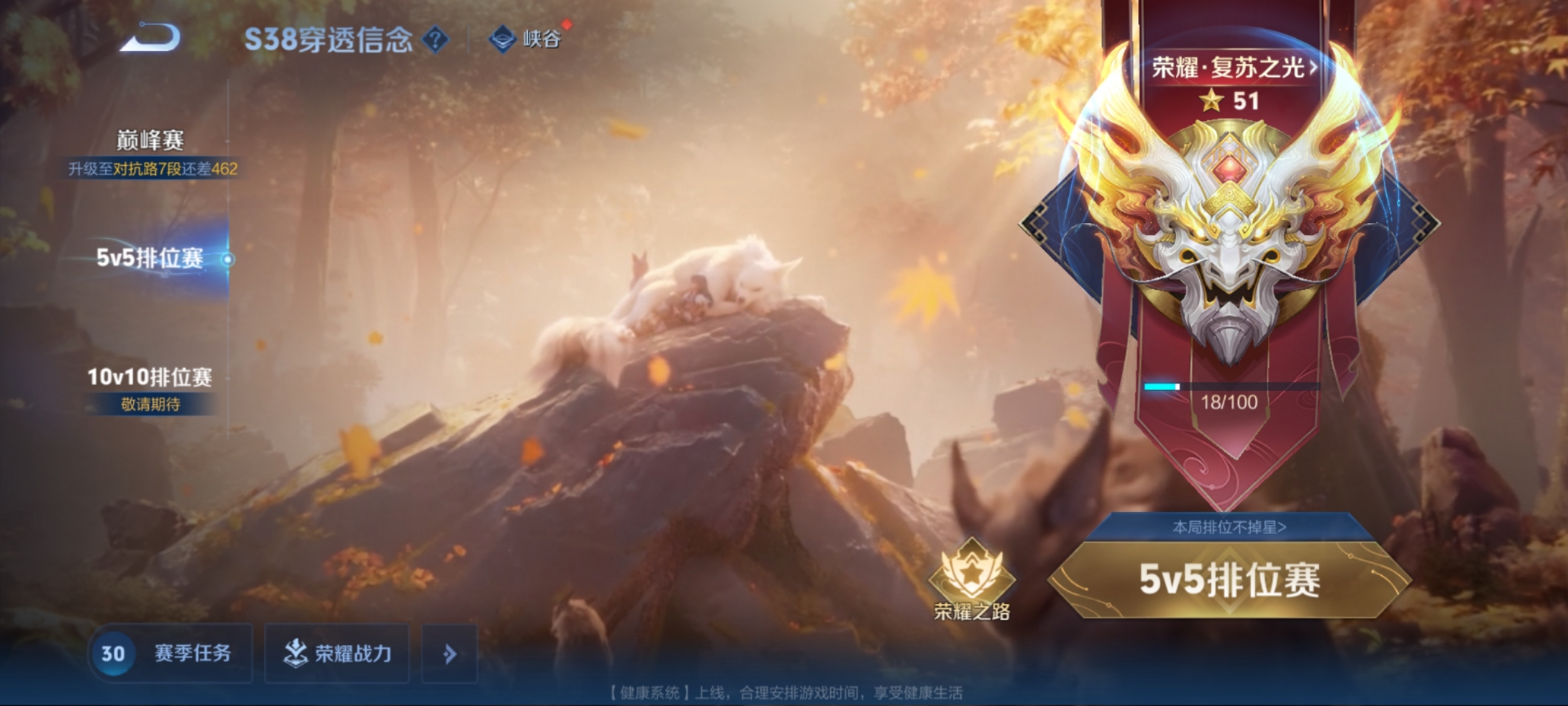Open the 峡谷 map selector

(526, 39)
